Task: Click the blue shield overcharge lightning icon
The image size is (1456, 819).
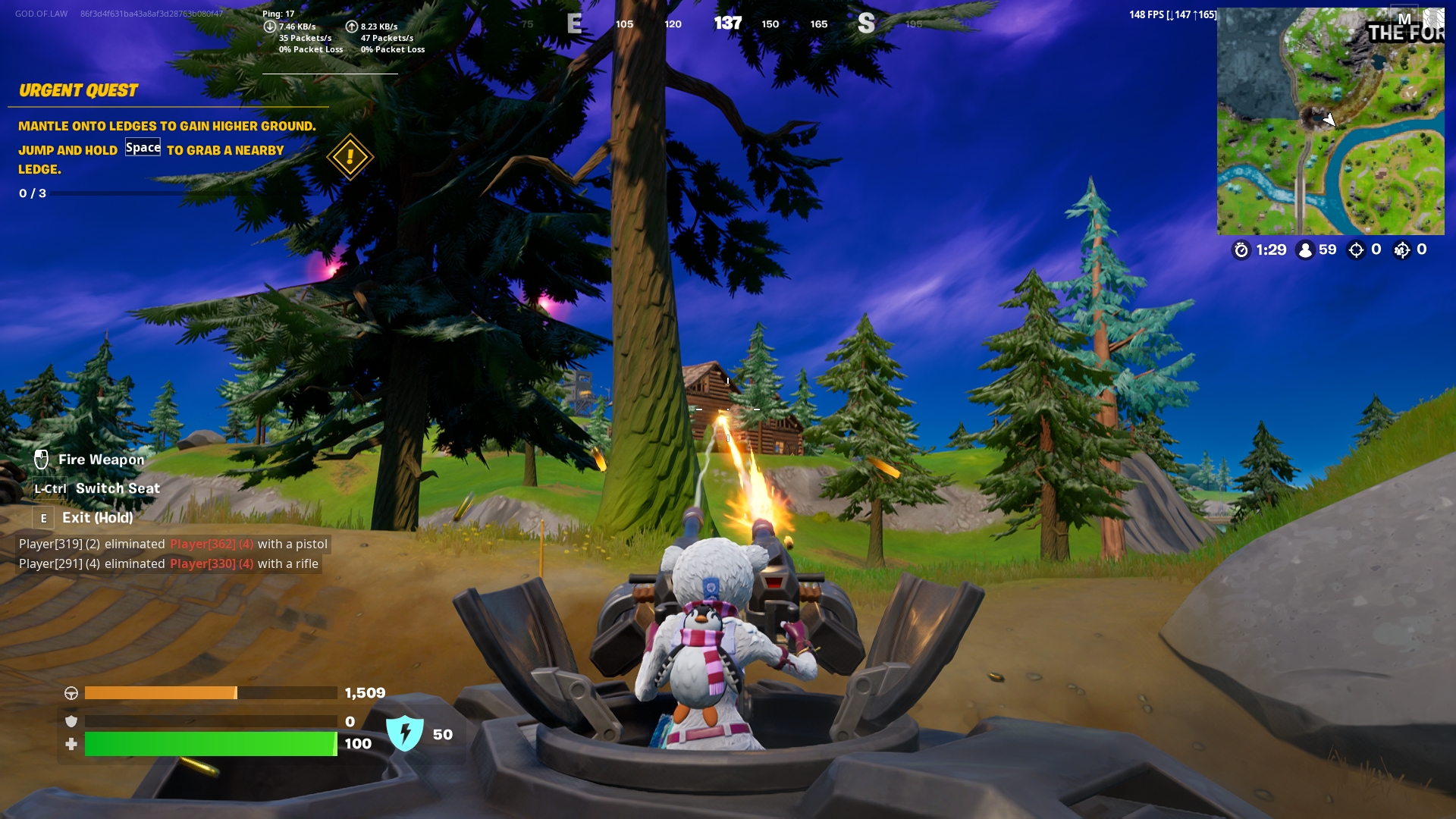Action: [404, 734]
